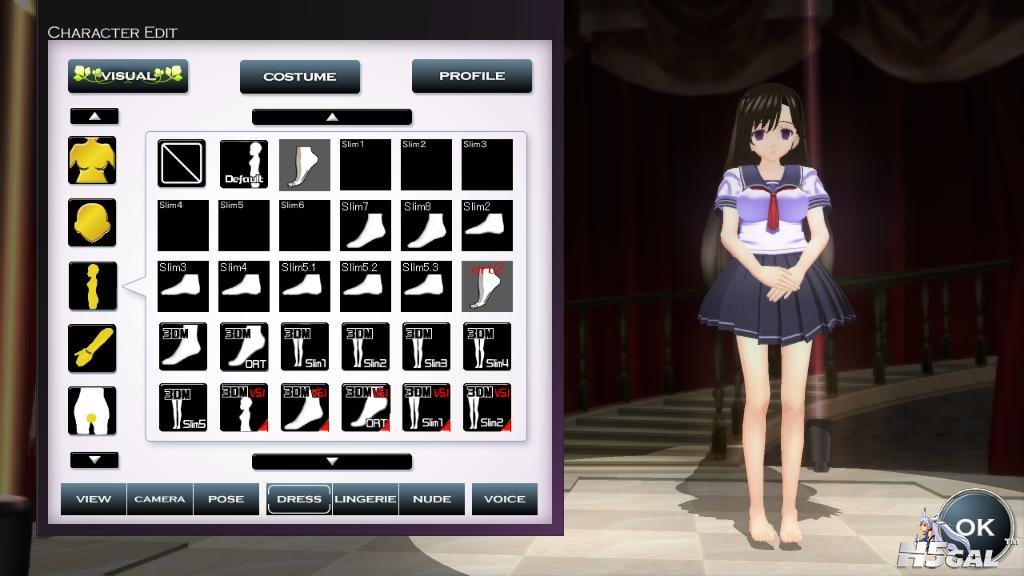Choose the empty slashed-square option
This screenshot has width=1024, height=576.
[x=182, y=164]
